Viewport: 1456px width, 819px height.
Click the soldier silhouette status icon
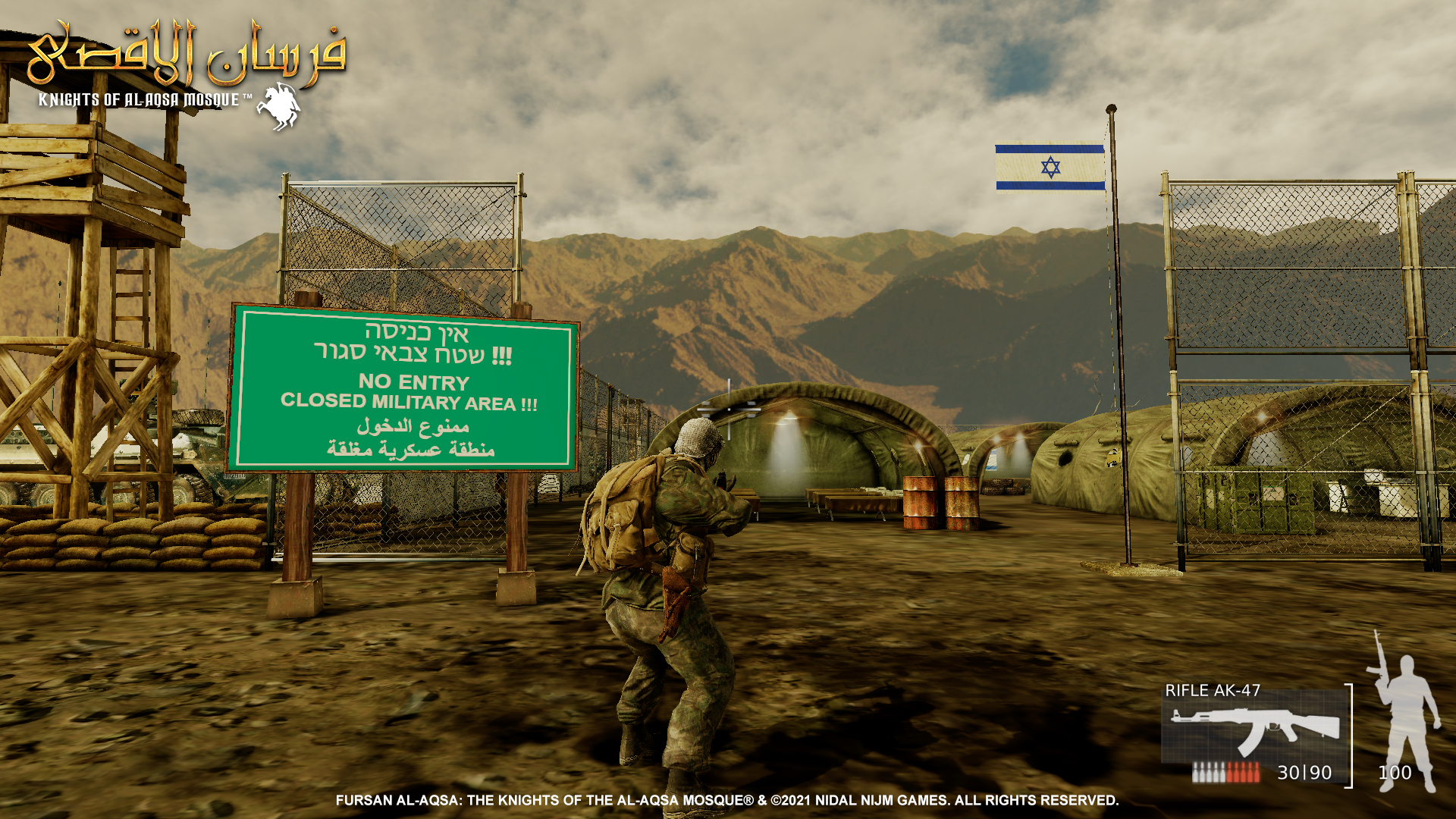1405,711
